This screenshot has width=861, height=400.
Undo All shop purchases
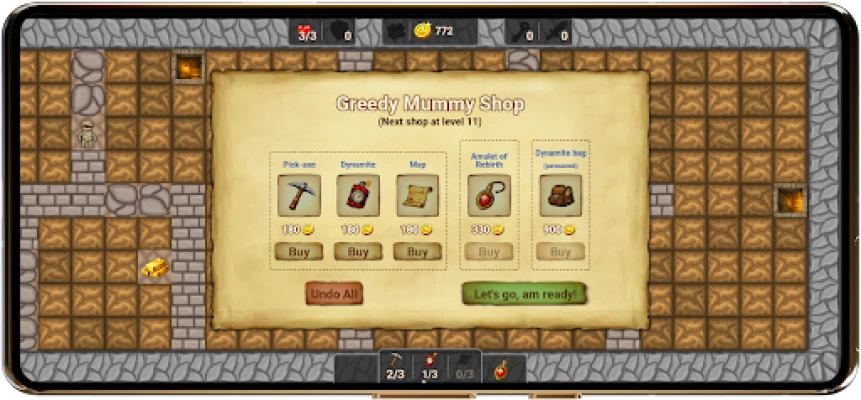(x=334, y=294)
